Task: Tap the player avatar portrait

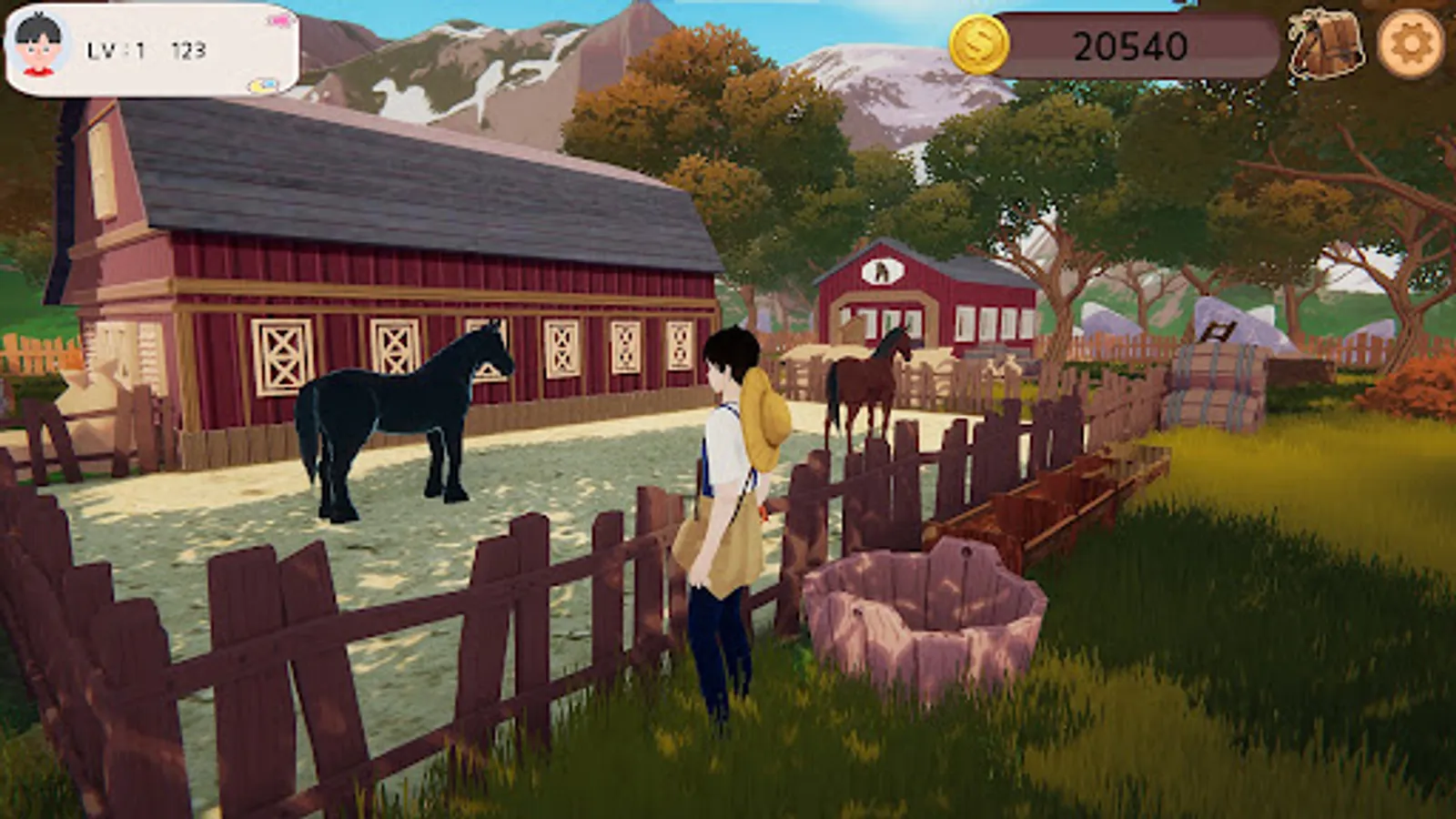Action: click(x=40, y=45)
